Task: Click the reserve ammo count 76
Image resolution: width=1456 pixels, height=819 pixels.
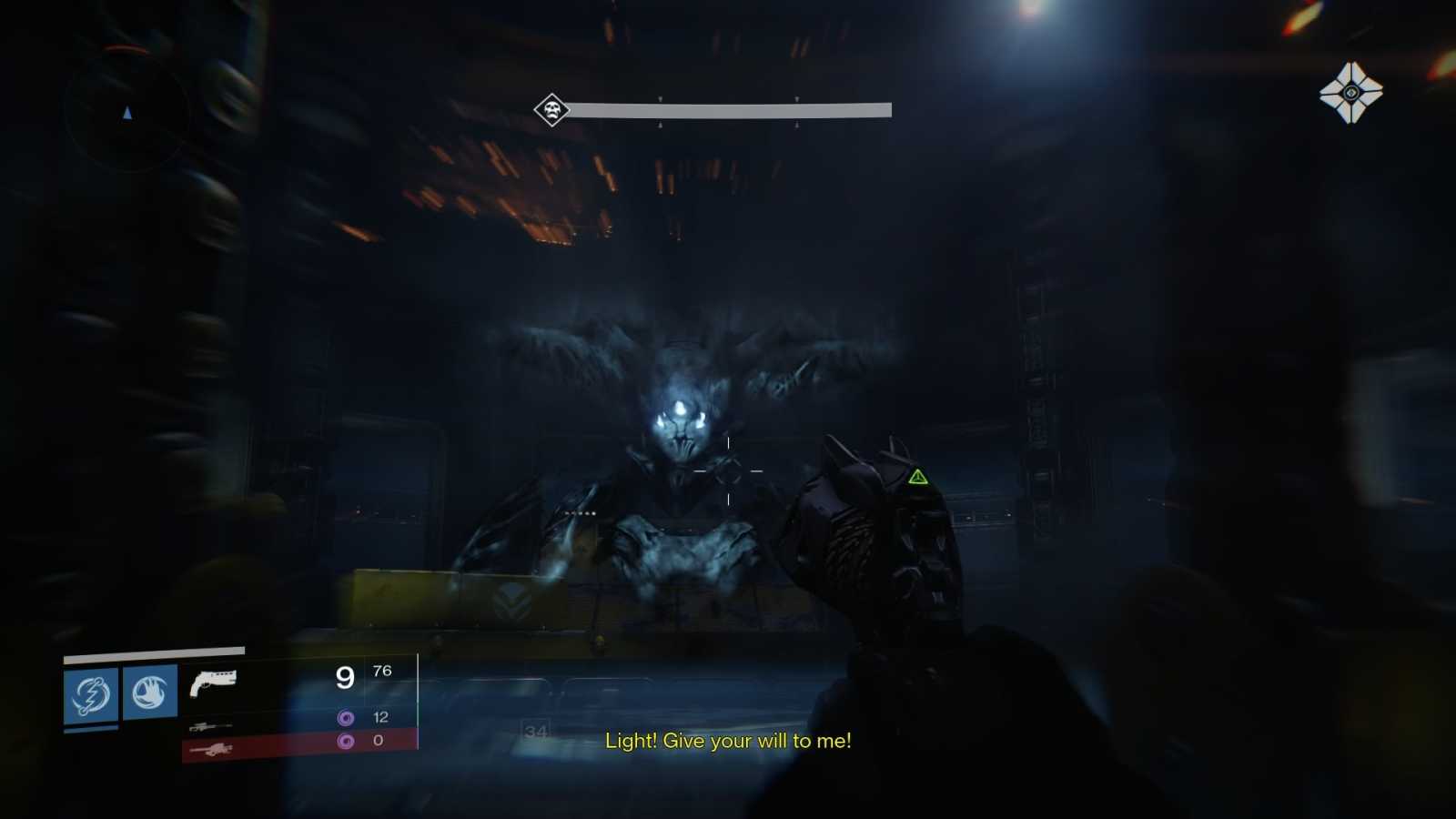Action: tap(382, 671)
